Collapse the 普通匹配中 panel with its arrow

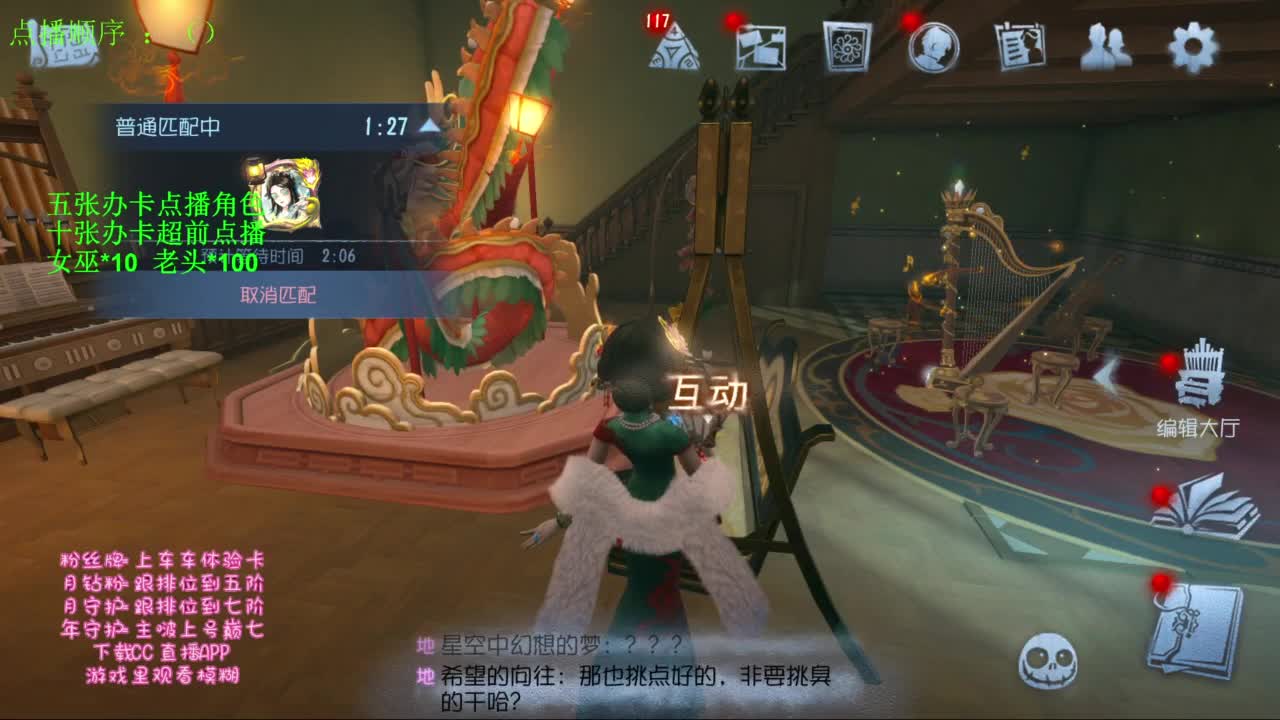coord(427,126)
